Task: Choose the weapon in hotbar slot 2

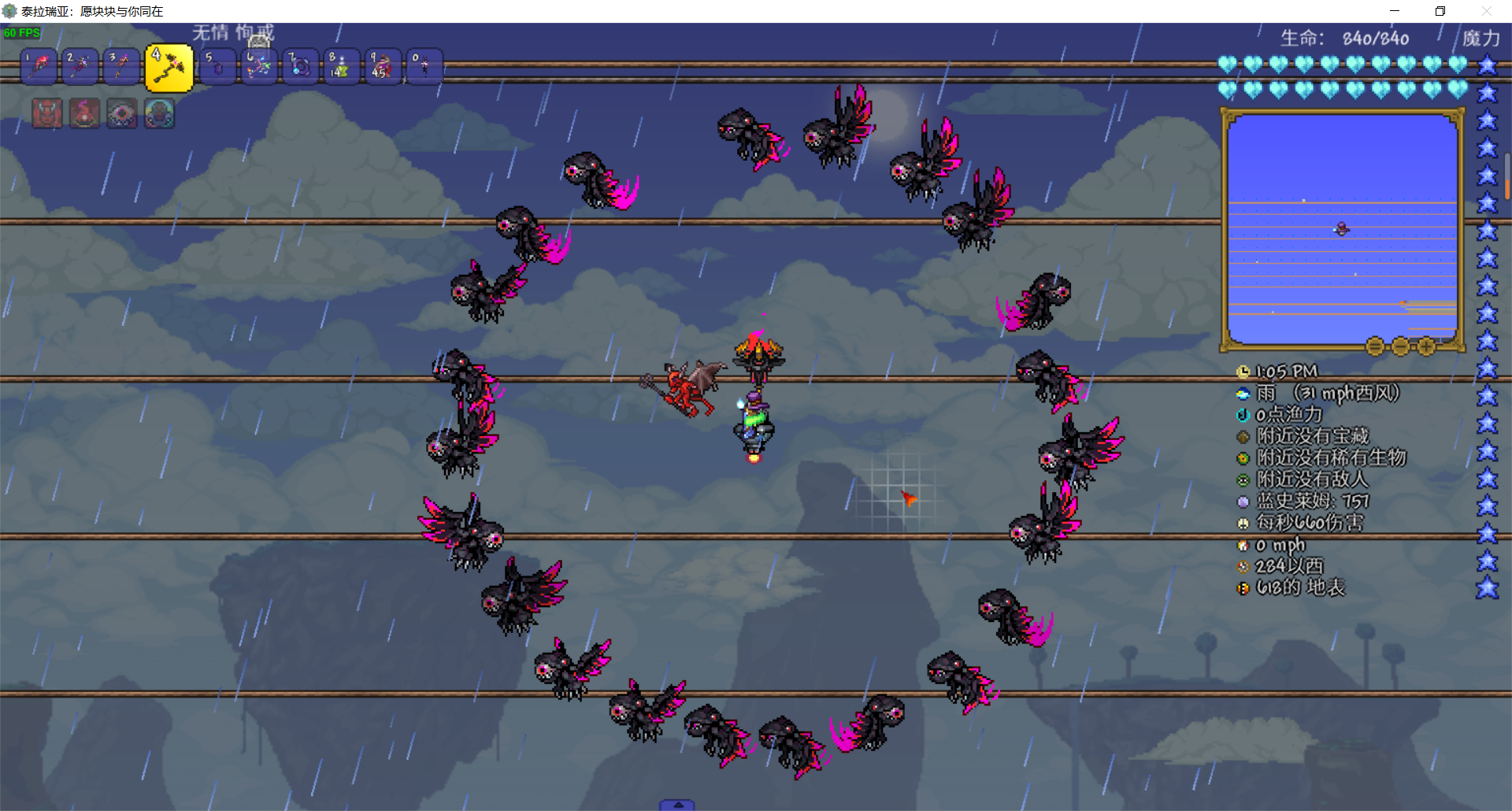Action: point(80,67)
